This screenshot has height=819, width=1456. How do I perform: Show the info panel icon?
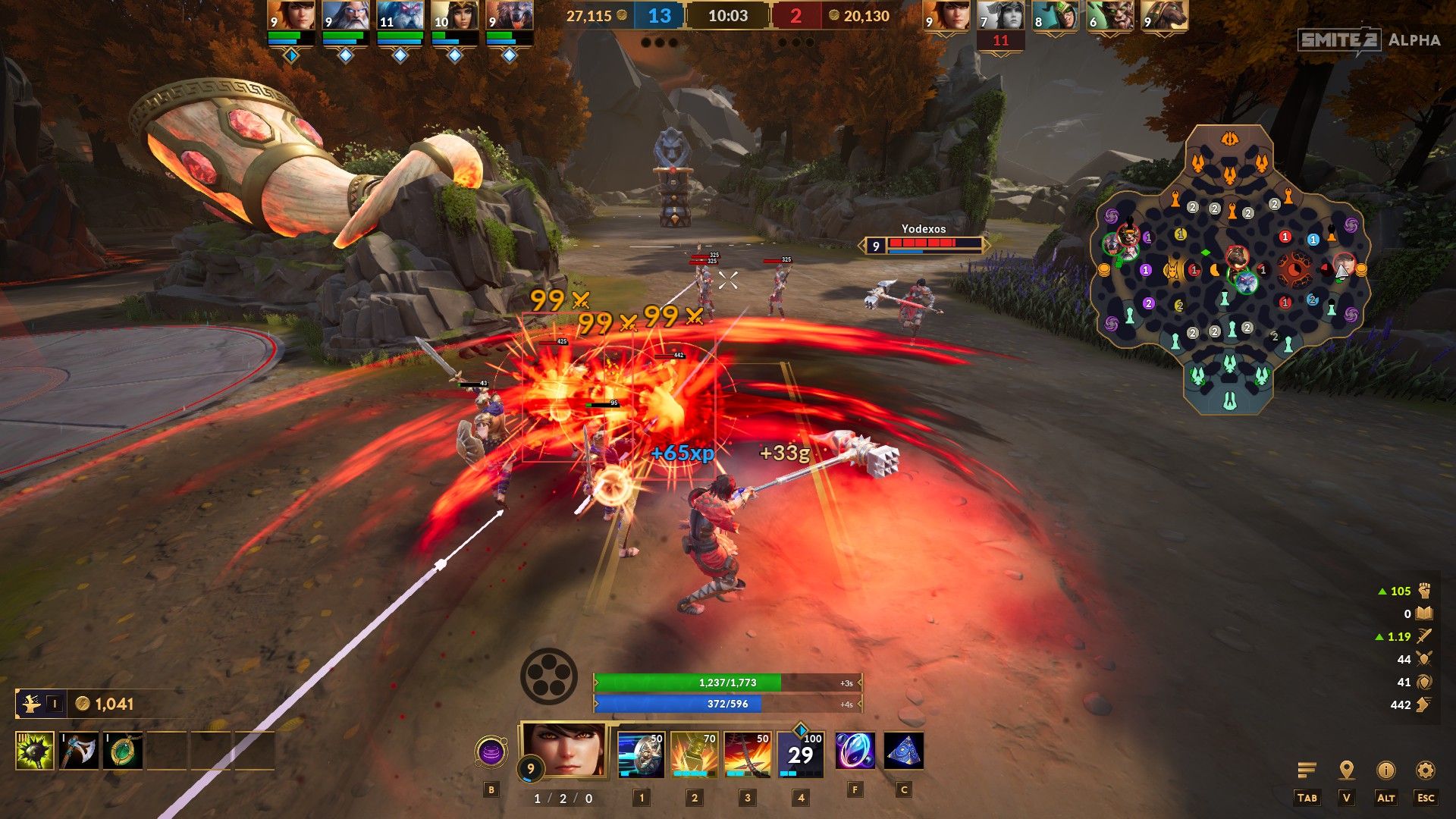[x=1385, y=770]
